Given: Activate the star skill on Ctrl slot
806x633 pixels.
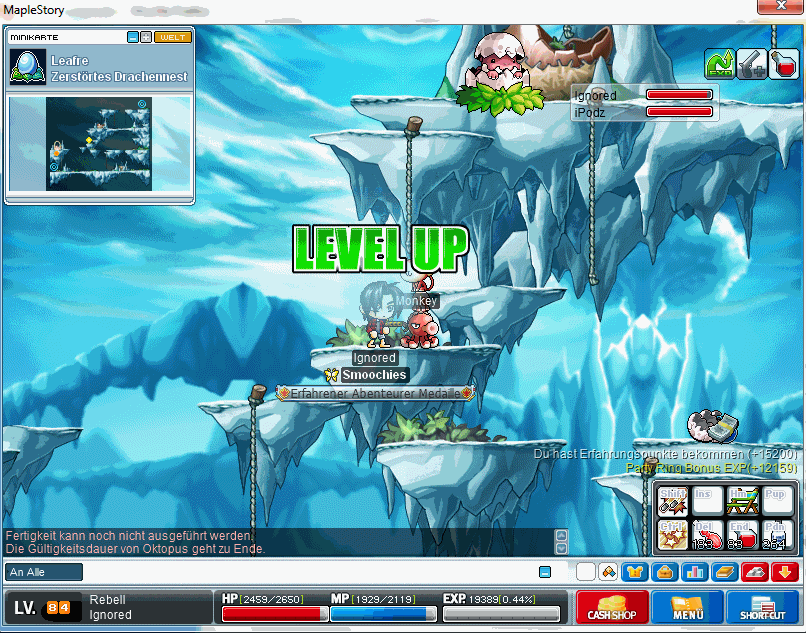Looking at the screenshot, I should click(672, 534).
